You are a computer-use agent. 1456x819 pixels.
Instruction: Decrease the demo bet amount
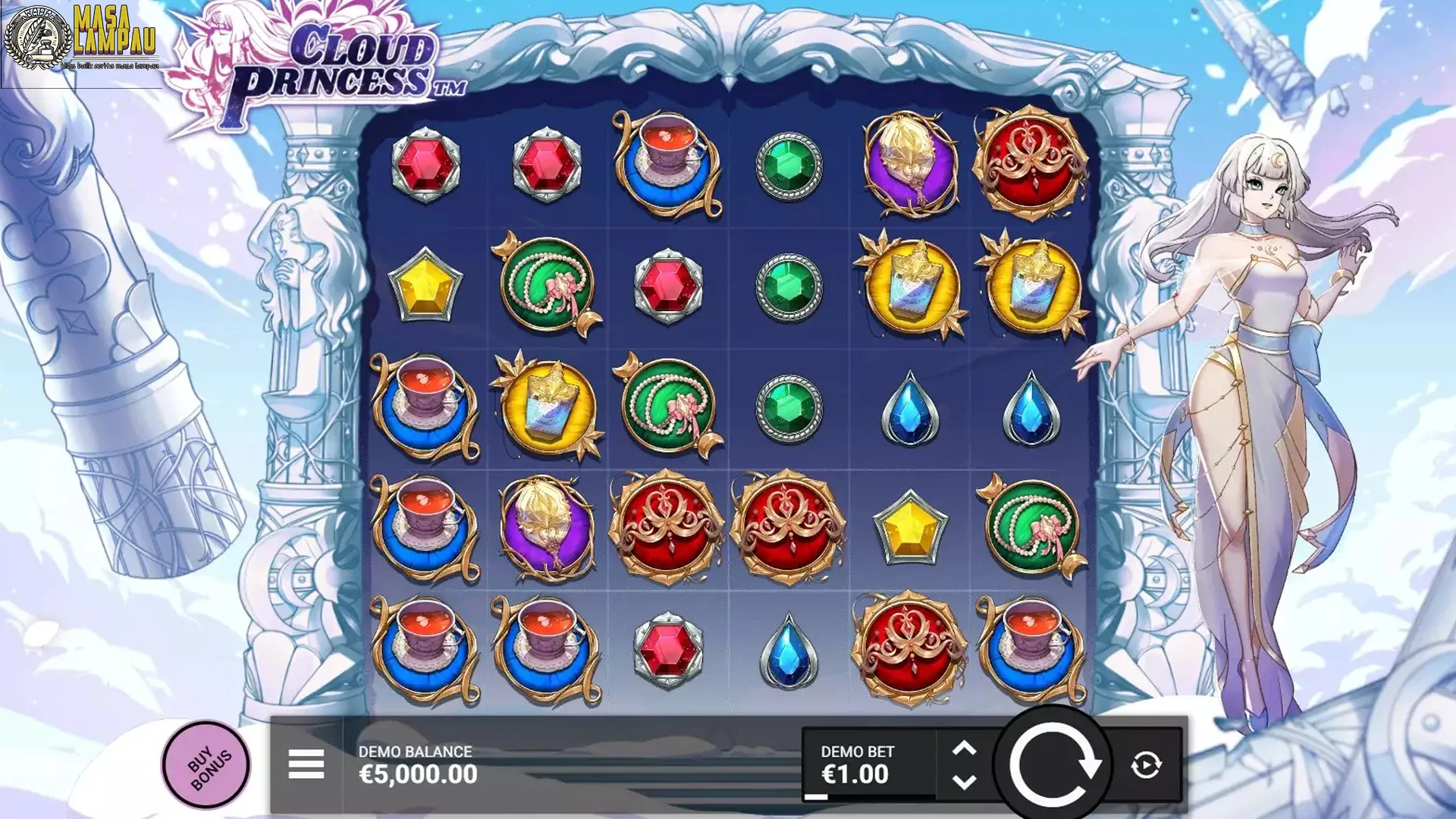click(x=964, y=782)
